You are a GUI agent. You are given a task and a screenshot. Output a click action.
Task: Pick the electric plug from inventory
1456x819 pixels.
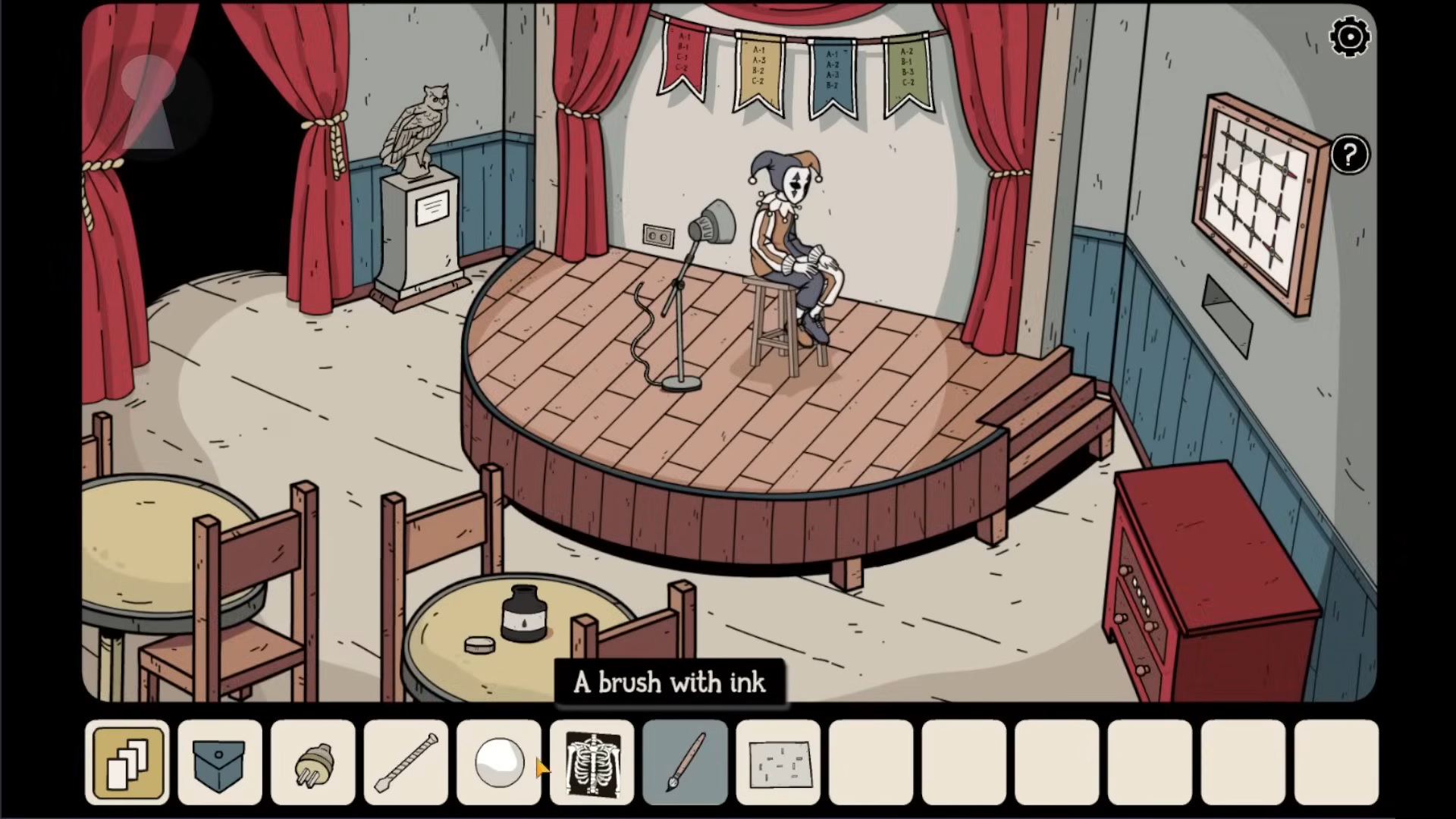(313, 762)
